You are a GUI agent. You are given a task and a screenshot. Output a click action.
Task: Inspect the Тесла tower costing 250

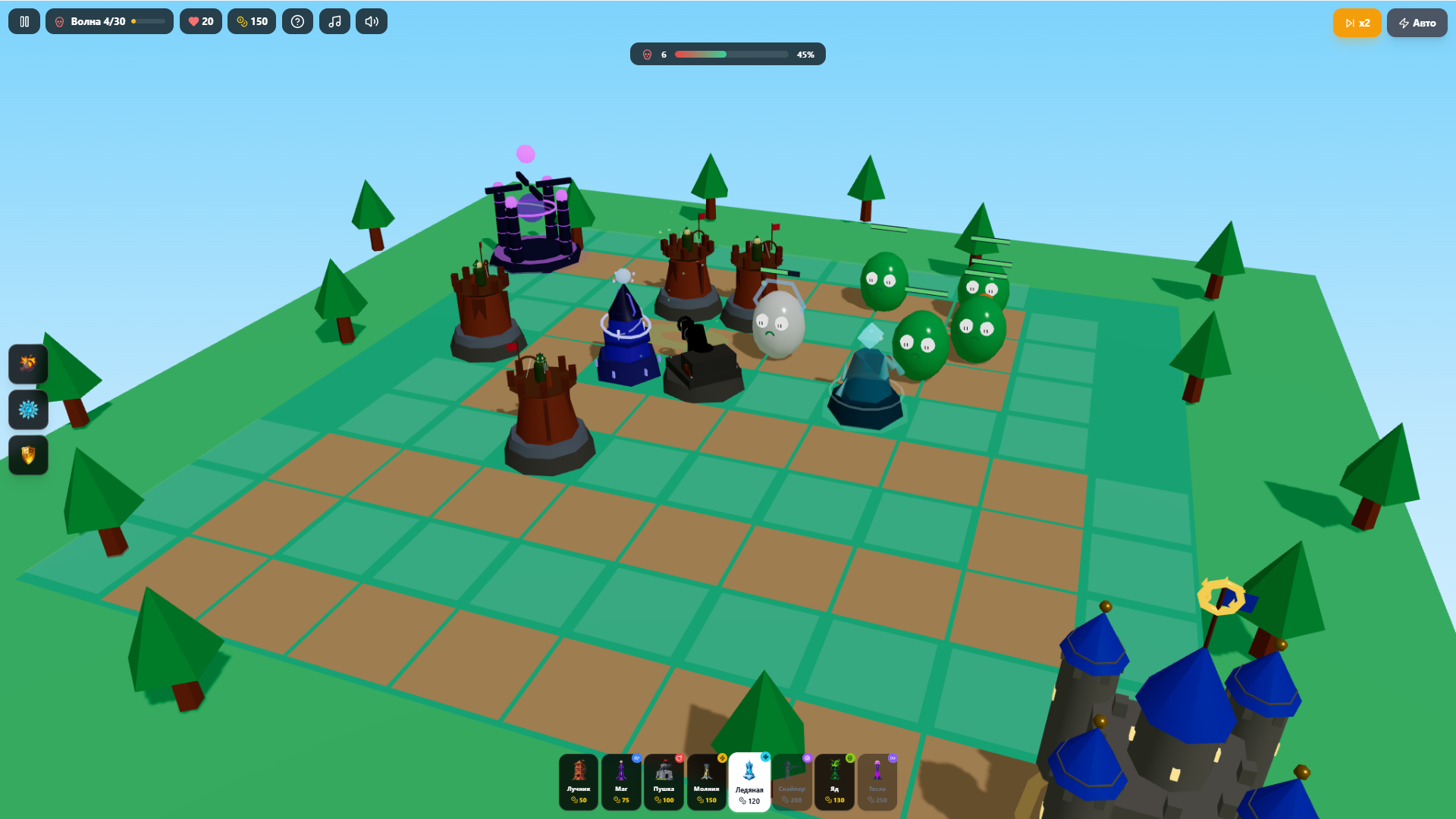tap(877, 783)
